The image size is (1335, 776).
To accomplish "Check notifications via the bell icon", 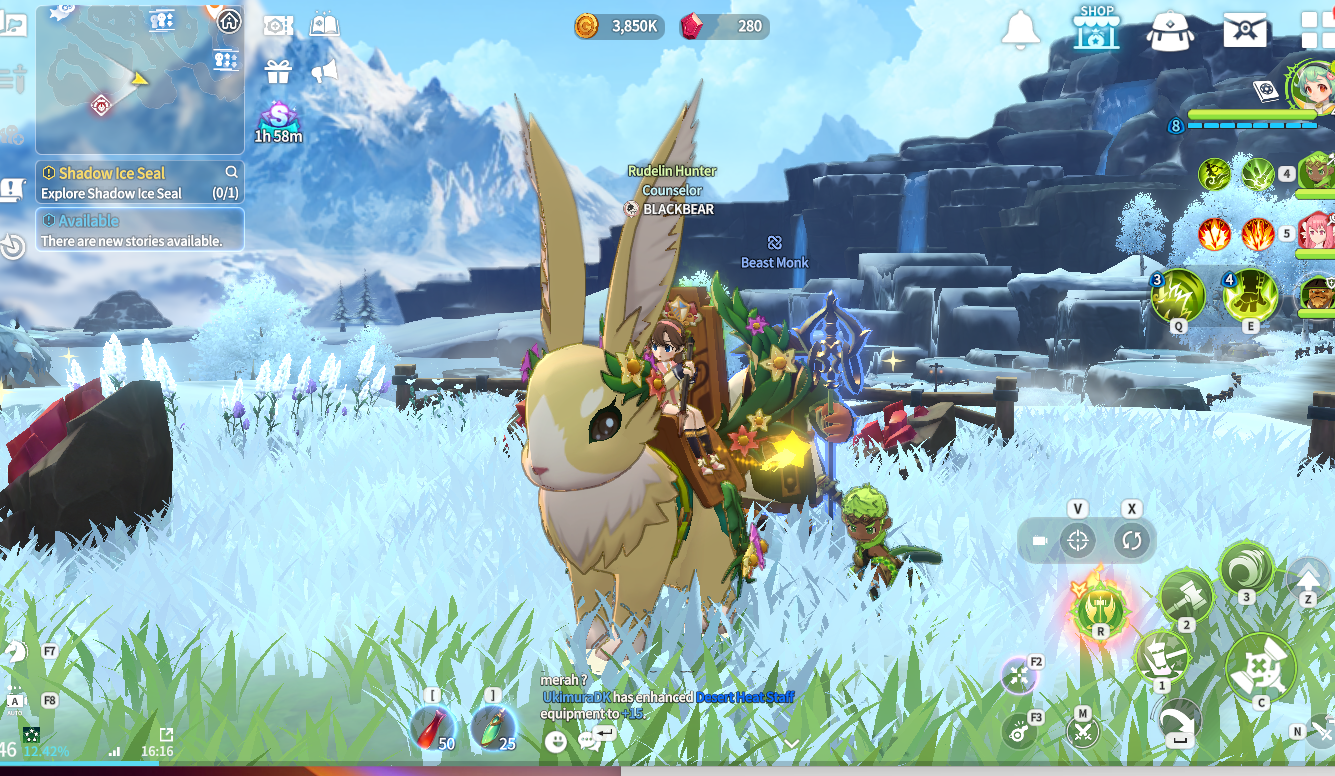I will (x=1020, y=27).
